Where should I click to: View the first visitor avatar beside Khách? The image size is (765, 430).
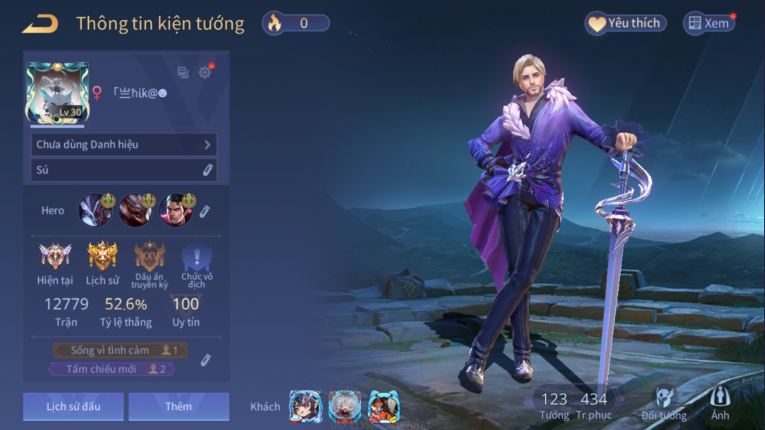tap(304, 406)
